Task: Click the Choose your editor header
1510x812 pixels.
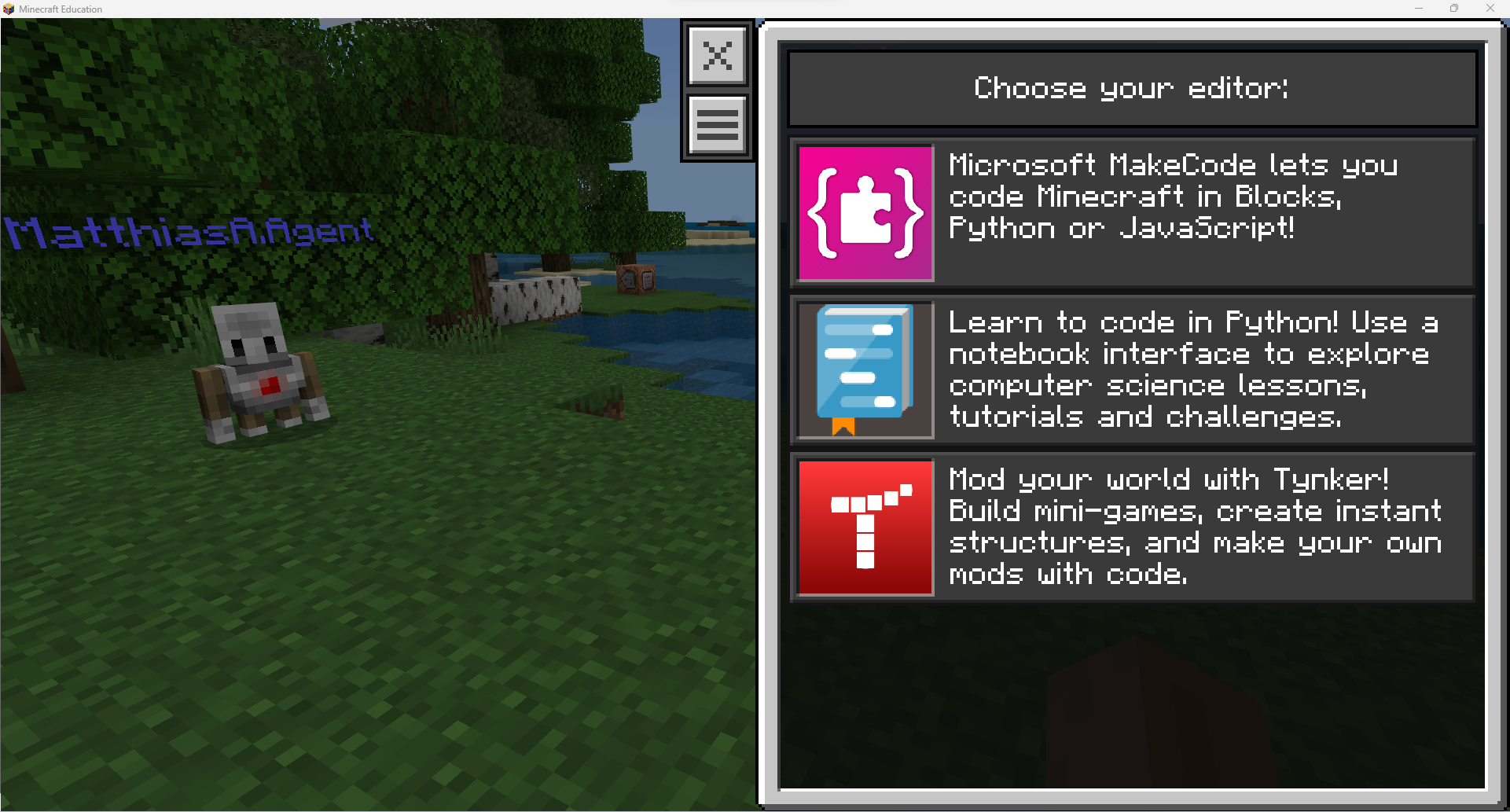Action: [1131, 88]
